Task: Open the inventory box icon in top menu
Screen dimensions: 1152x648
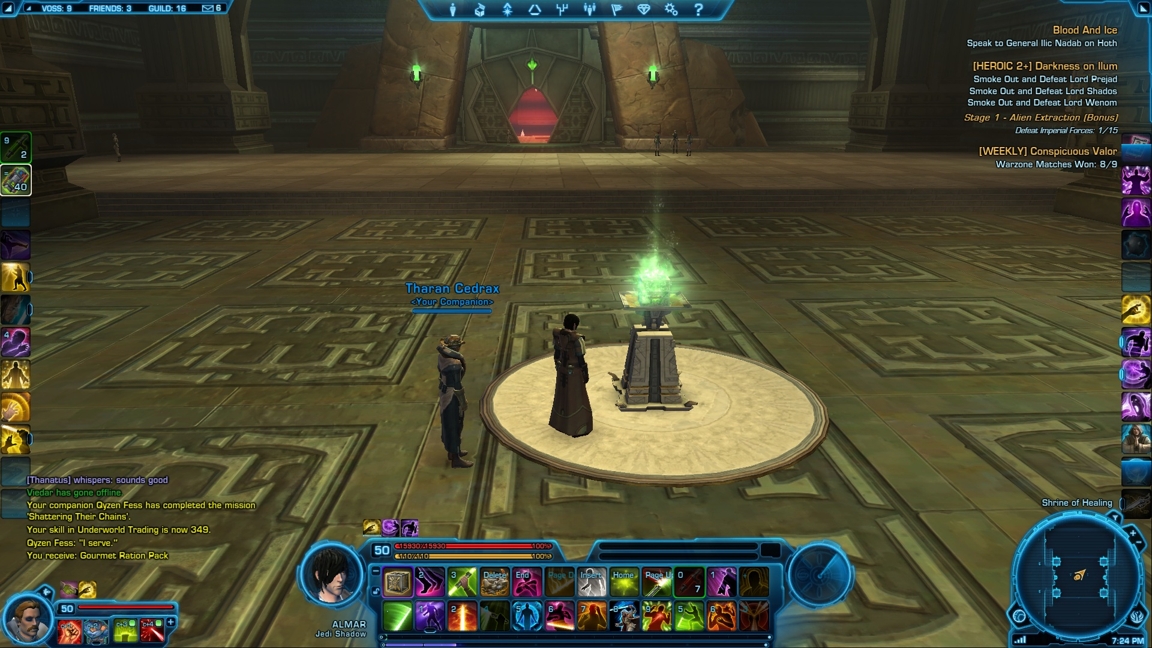Action: pyautogui.click(x=480, y=10)
